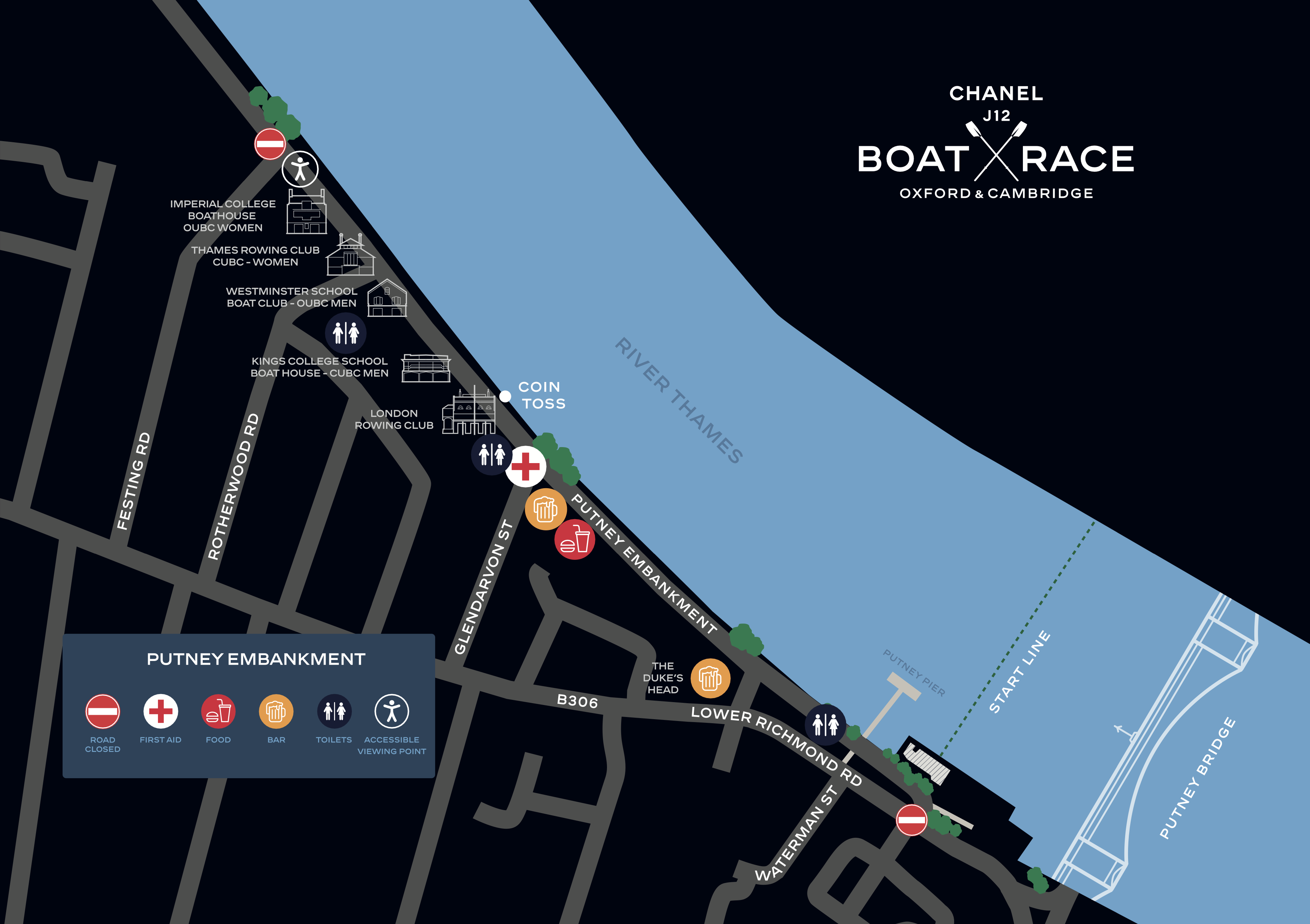Screen dimensions: 1310x924
Task: Click the toilets marker next to London Rowing Club
Action: 492,455
